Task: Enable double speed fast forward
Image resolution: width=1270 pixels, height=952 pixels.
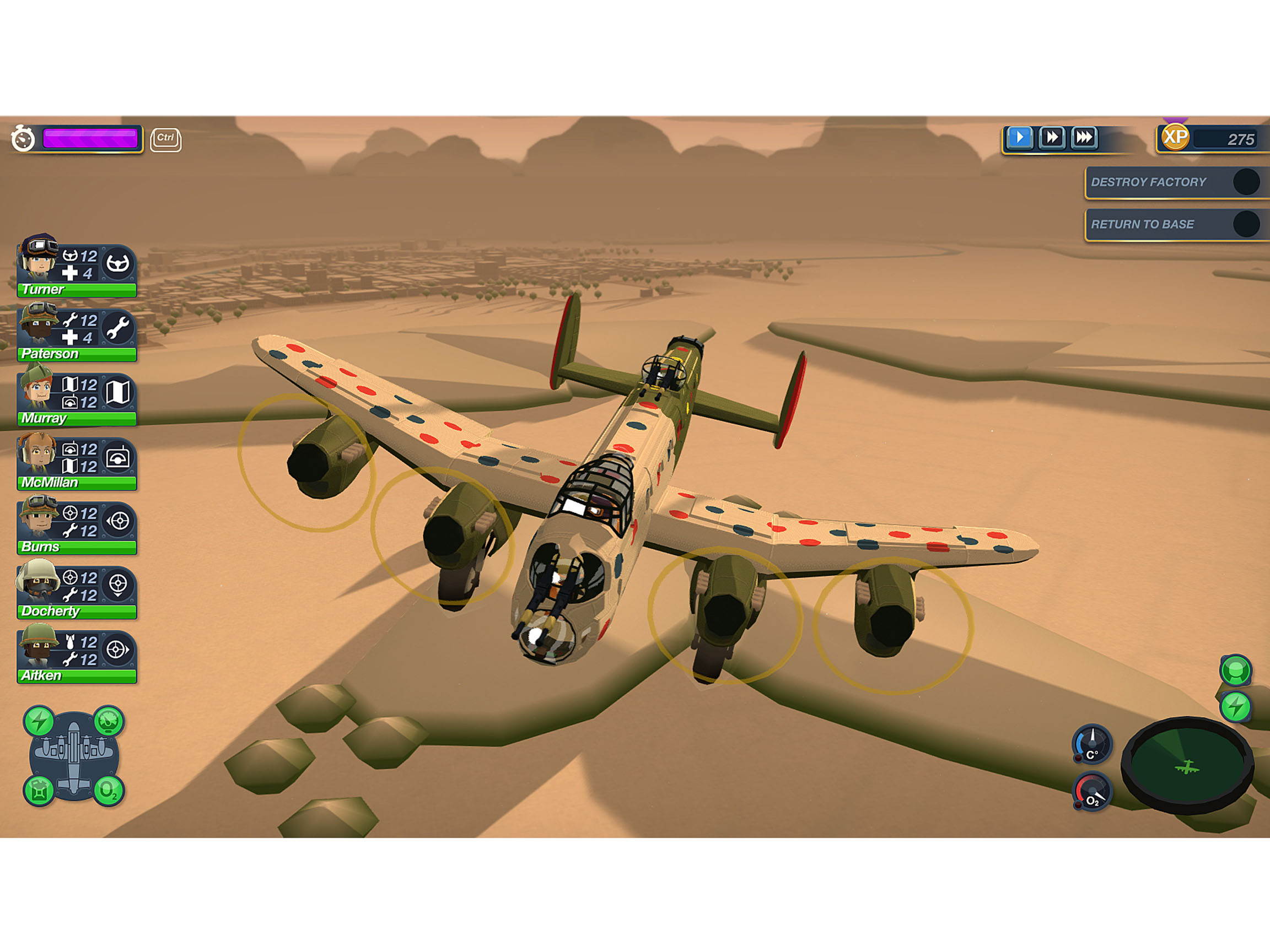Action: click(1052, 138)
